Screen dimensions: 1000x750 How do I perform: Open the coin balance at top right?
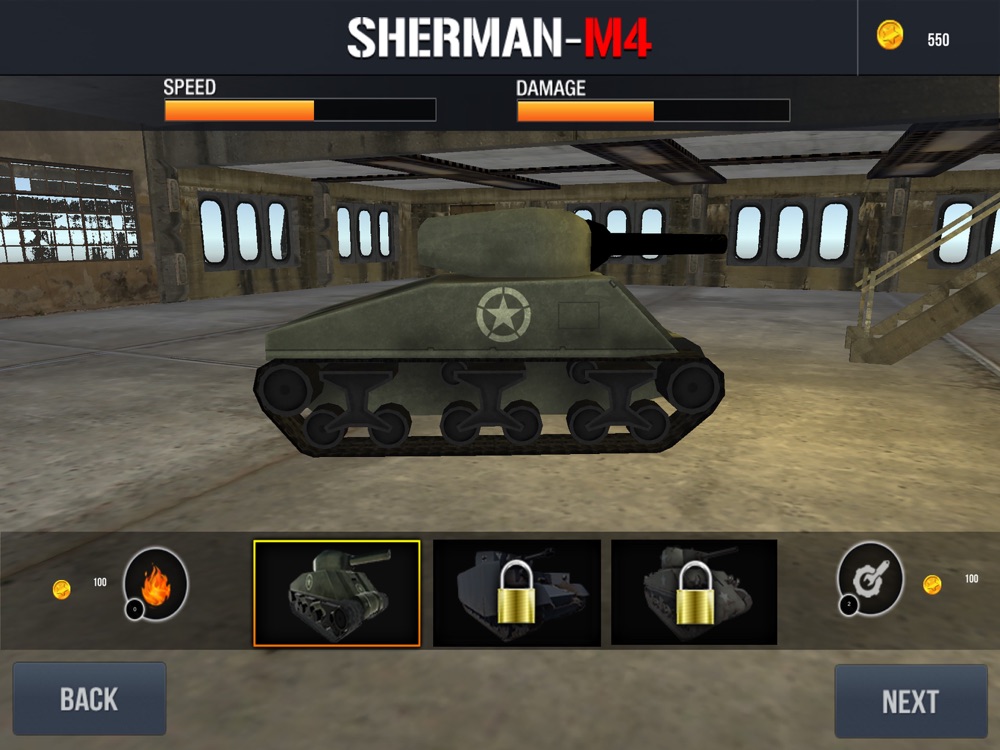pos(914,38)
